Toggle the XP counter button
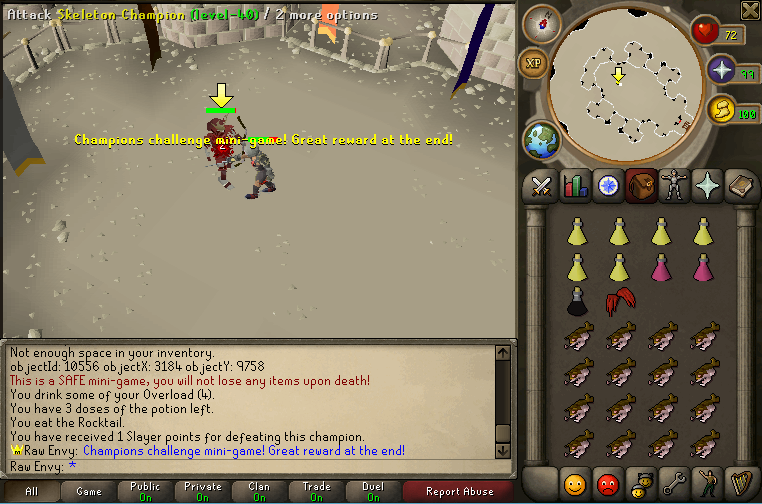This screenshot has width=762, height=504. 532,62
